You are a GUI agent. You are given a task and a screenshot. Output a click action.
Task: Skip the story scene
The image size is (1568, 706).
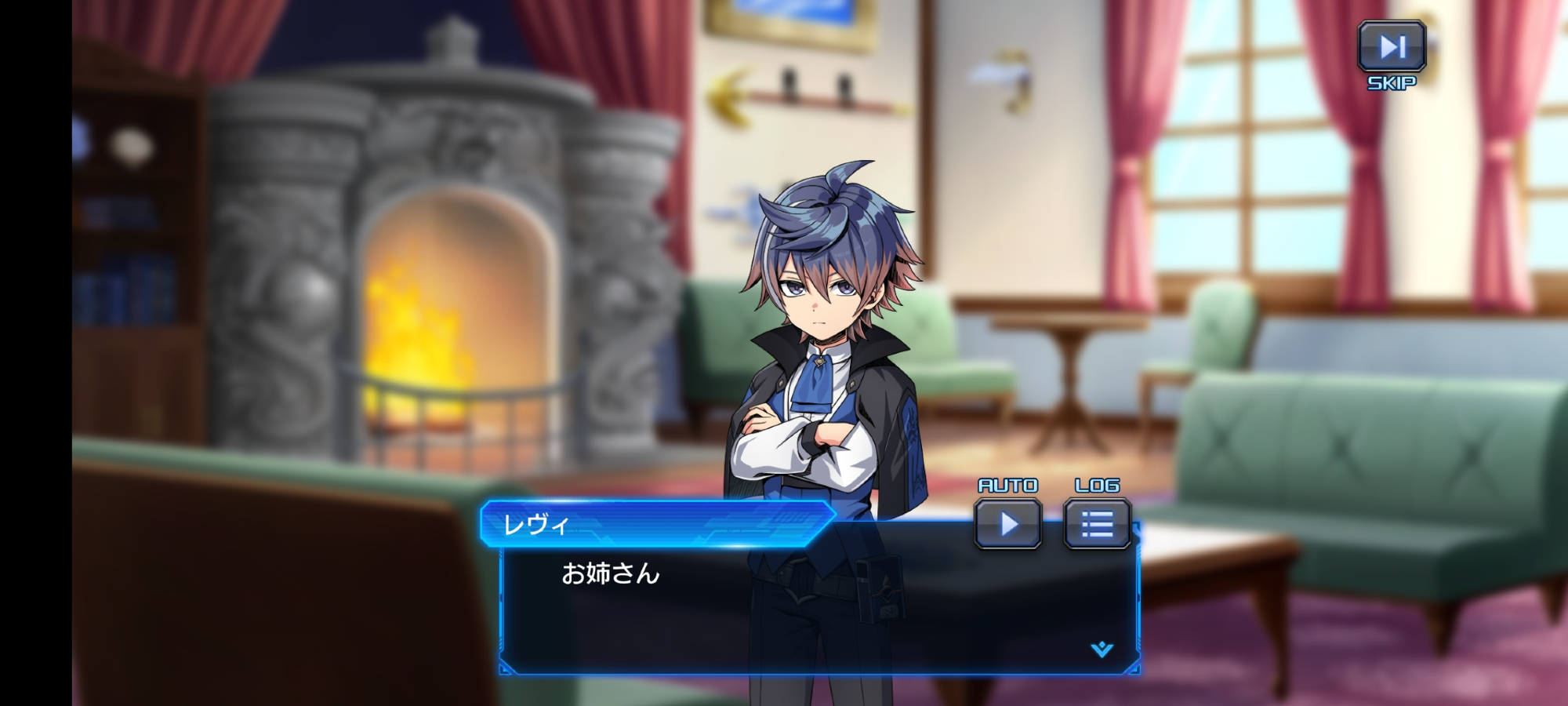point(1392,47)
